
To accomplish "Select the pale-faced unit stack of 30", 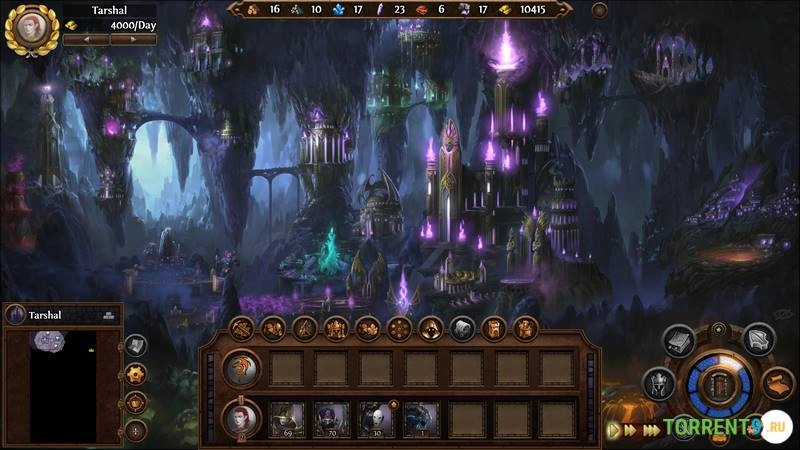I will (376, 418).
